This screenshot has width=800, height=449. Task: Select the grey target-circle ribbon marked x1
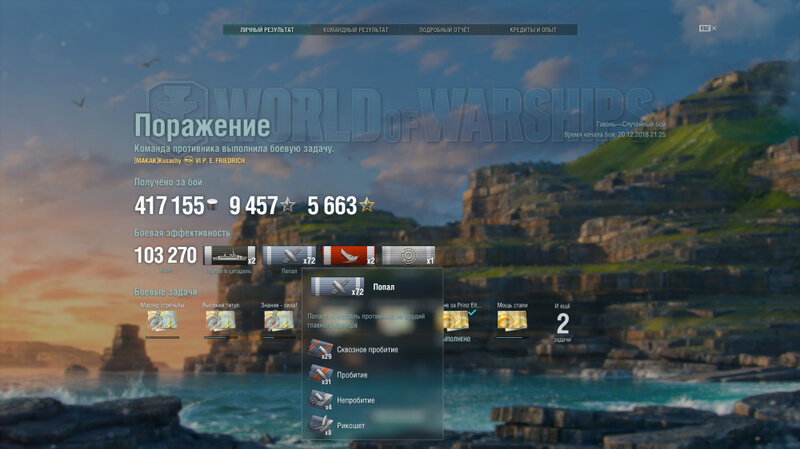[x=408, y=256]
